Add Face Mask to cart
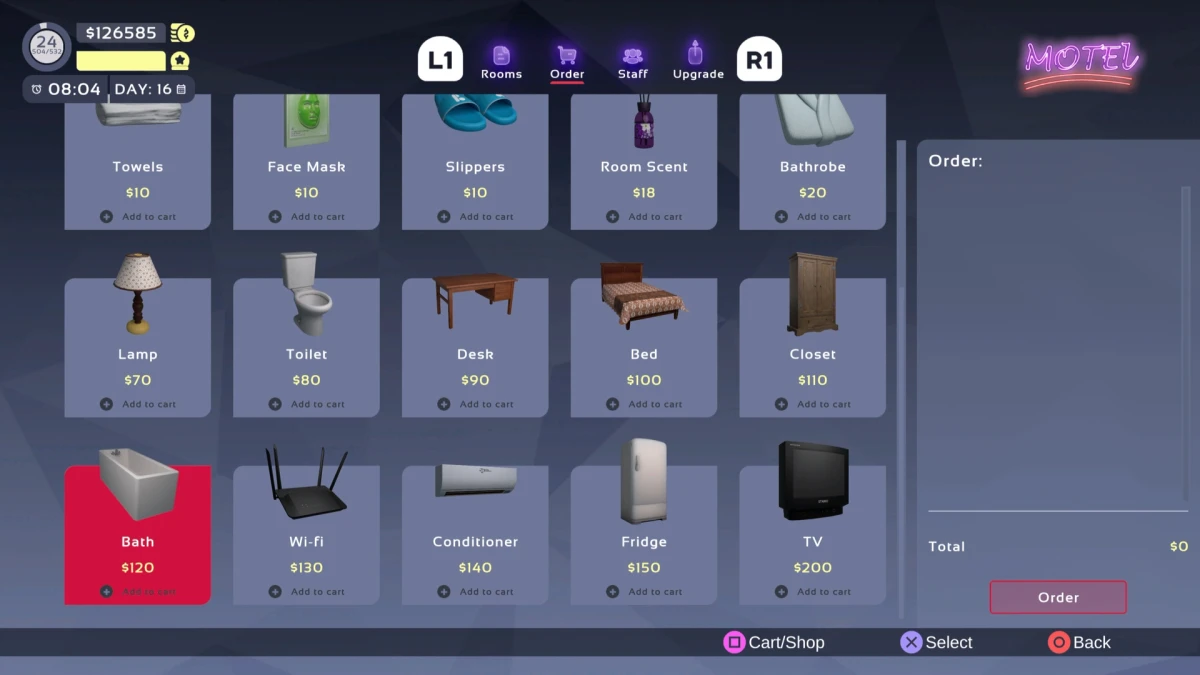Screen dimensions: 1200x675 point(307,216)
